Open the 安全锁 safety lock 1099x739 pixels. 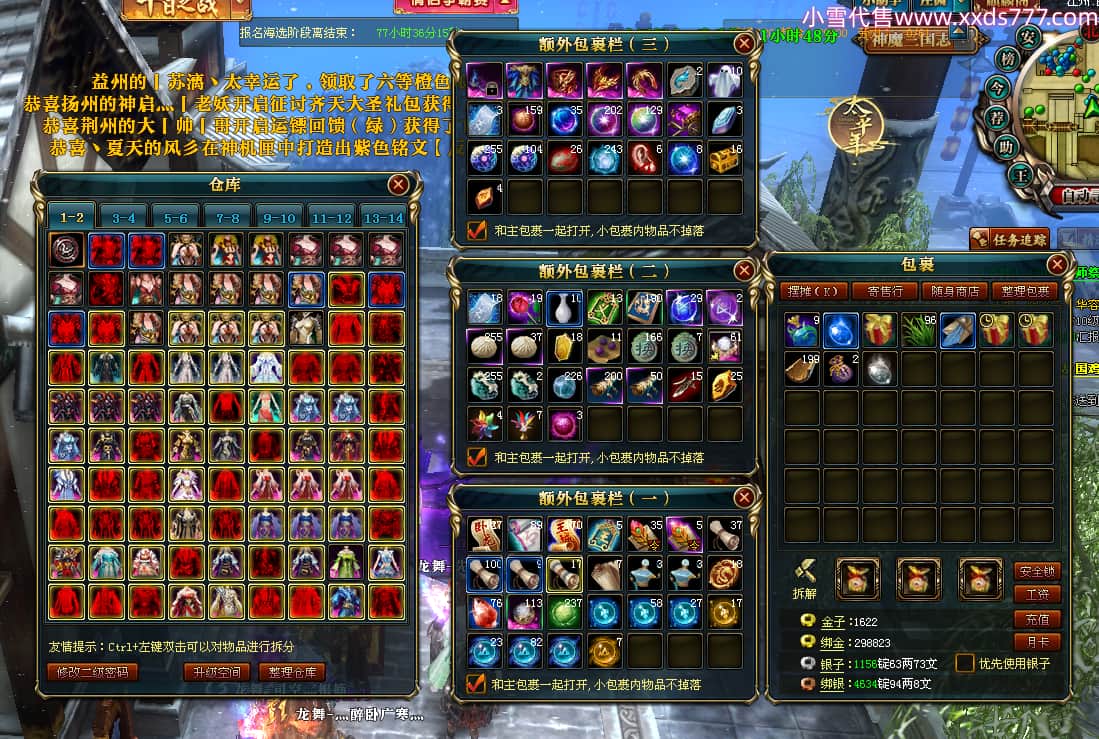[x=1037, y=571]
